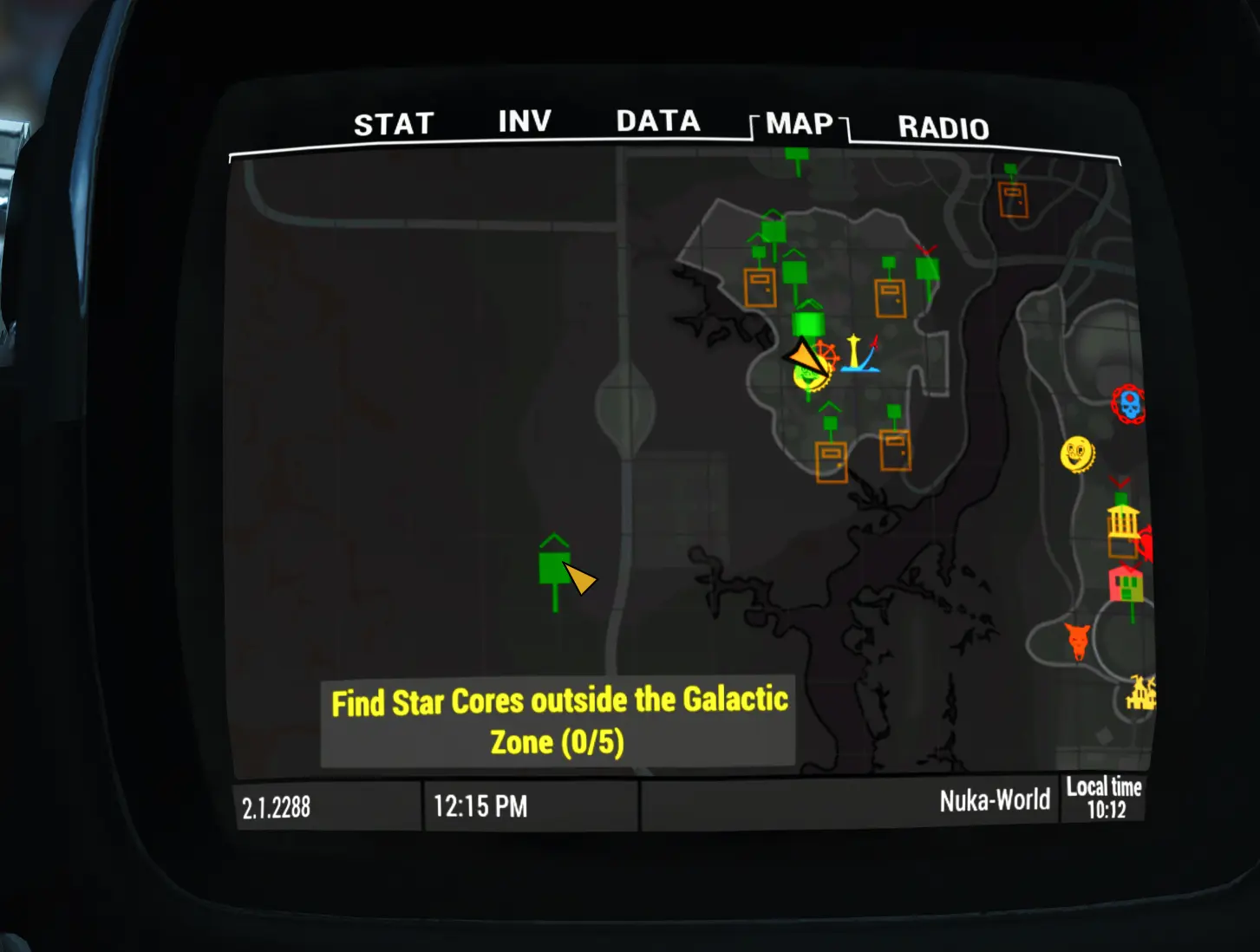Switch to the STAT tab
The width and height of the screenshot is (1260, 952).
coord(394,125)
